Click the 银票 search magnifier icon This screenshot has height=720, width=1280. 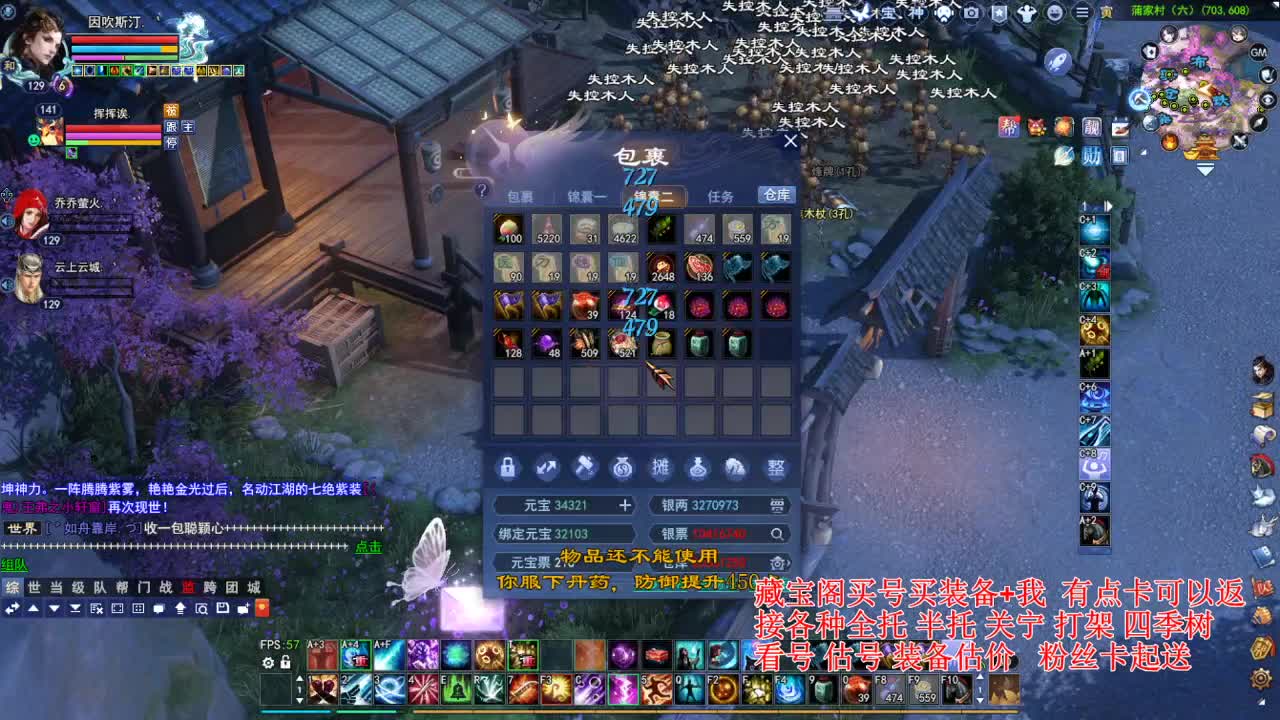pyautogui.click(x=778, y=535)
